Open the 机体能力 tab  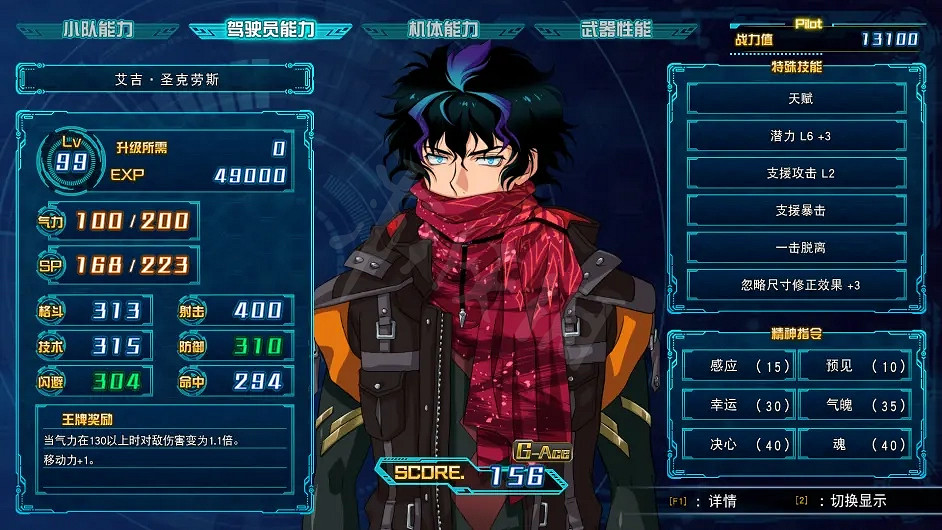point(443,29)
